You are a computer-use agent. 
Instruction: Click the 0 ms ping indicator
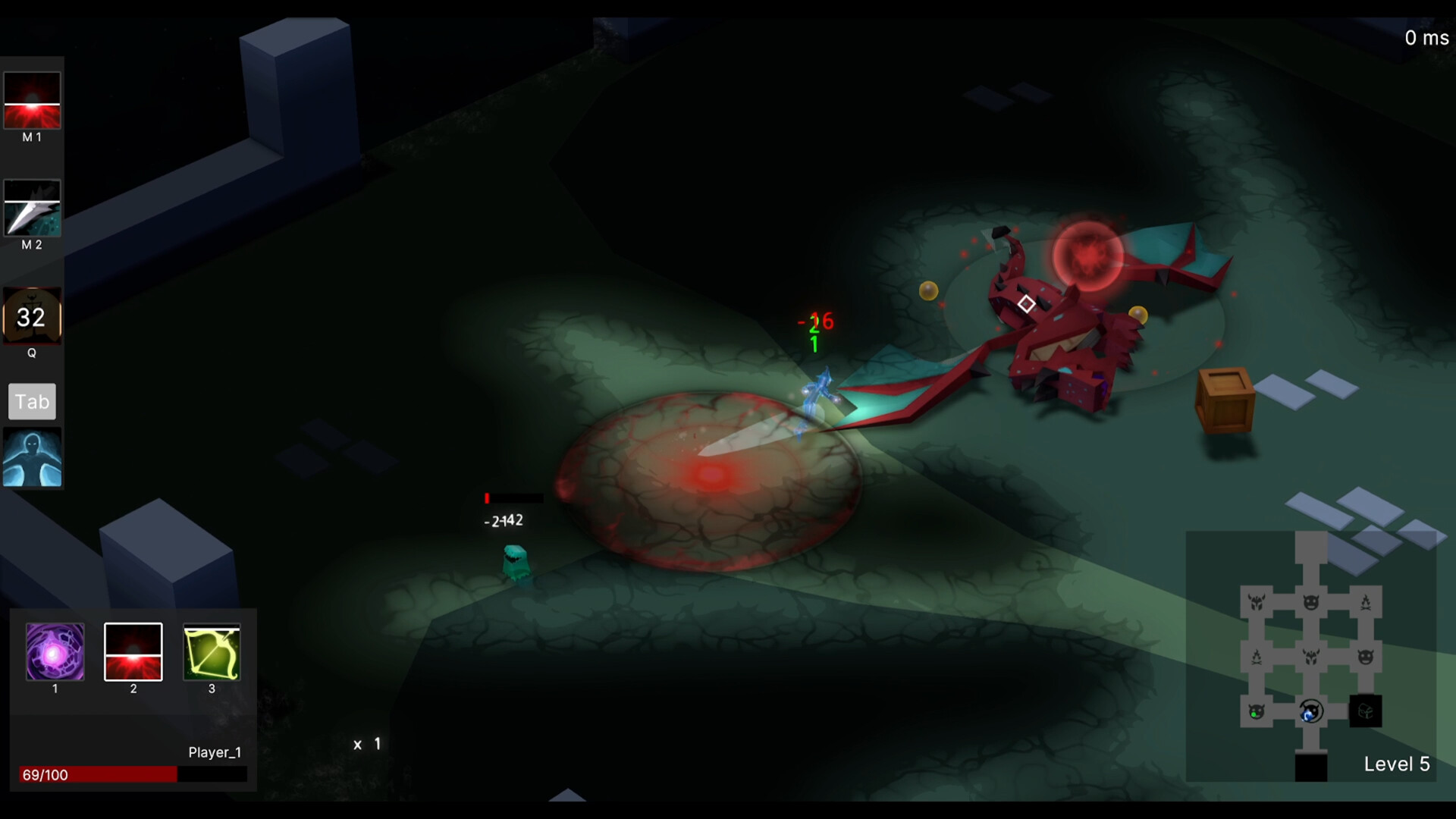click(1426, 38)
